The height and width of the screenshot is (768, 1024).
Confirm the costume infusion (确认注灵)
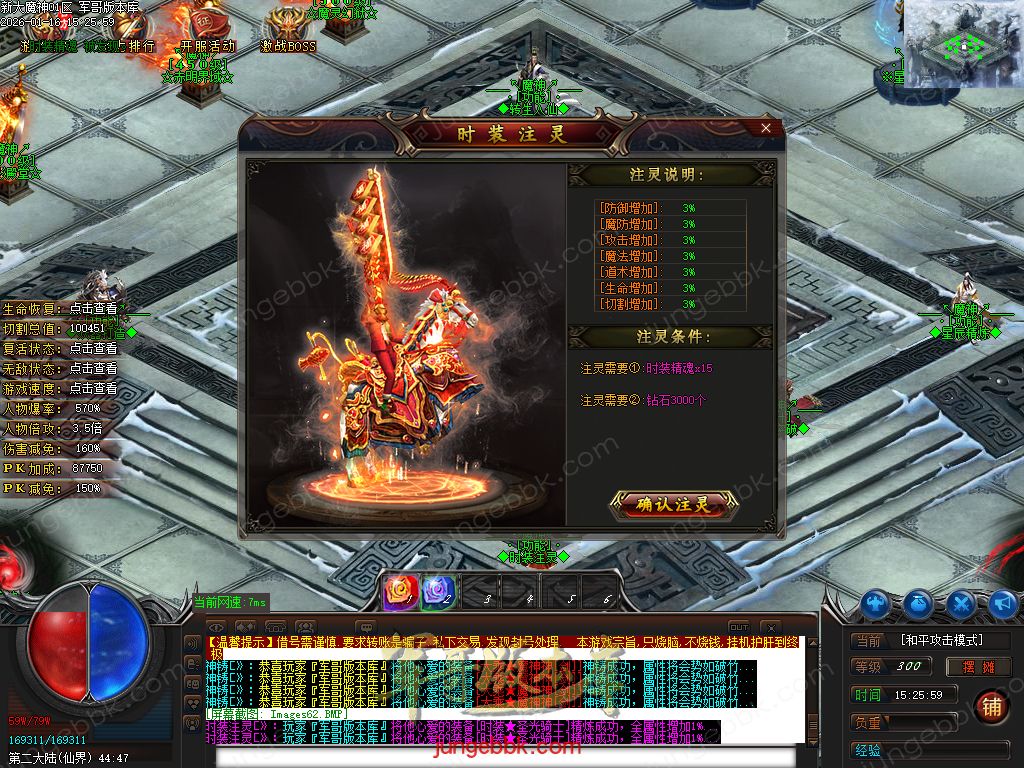pyautogui.click(x=673, y=505)
